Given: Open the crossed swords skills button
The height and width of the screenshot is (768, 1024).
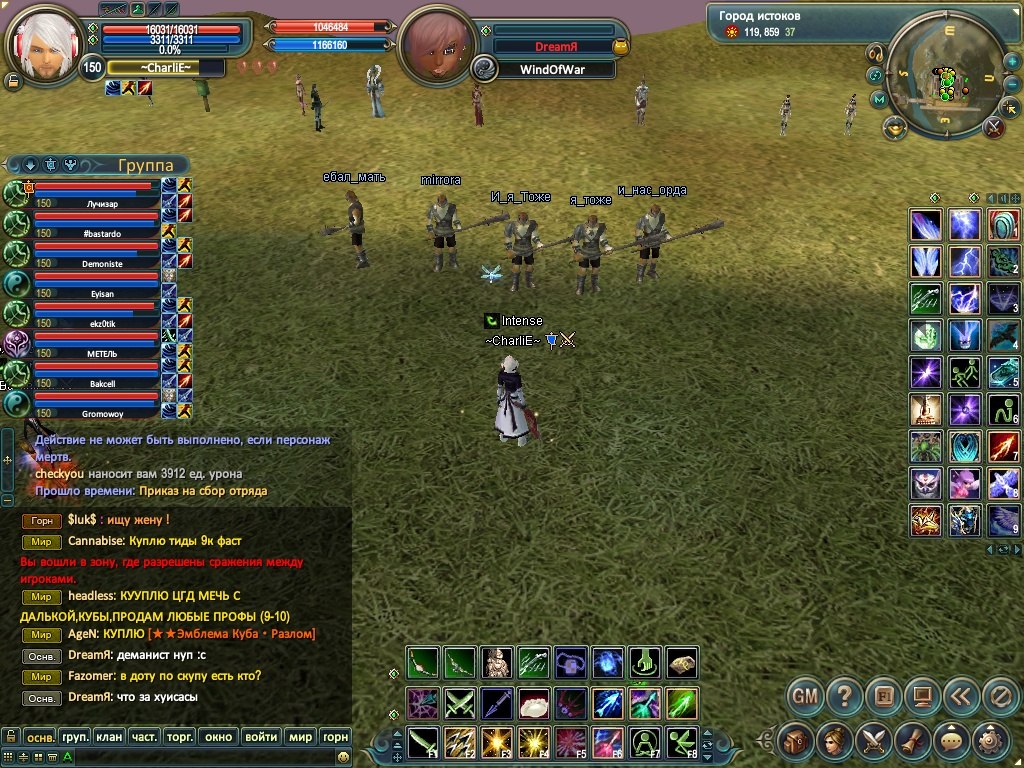Looking at the screenshot, I should tap(872, 741).
